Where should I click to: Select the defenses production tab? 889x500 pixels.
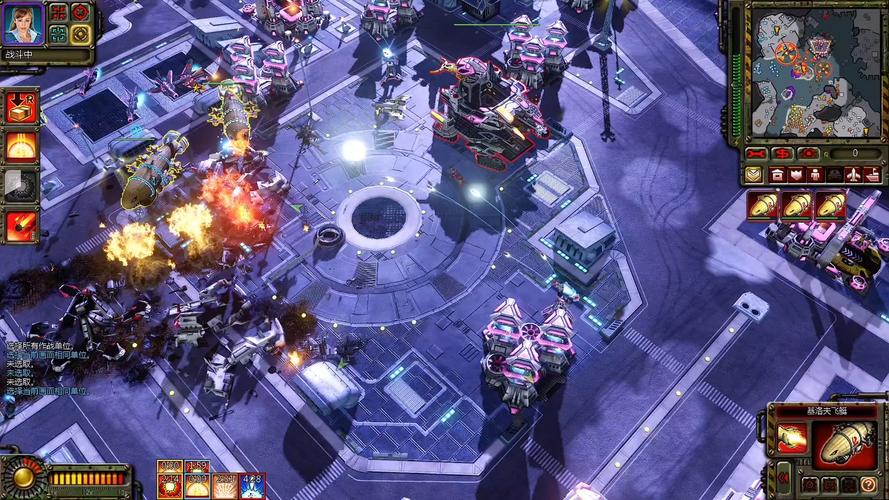coord(796,175)
